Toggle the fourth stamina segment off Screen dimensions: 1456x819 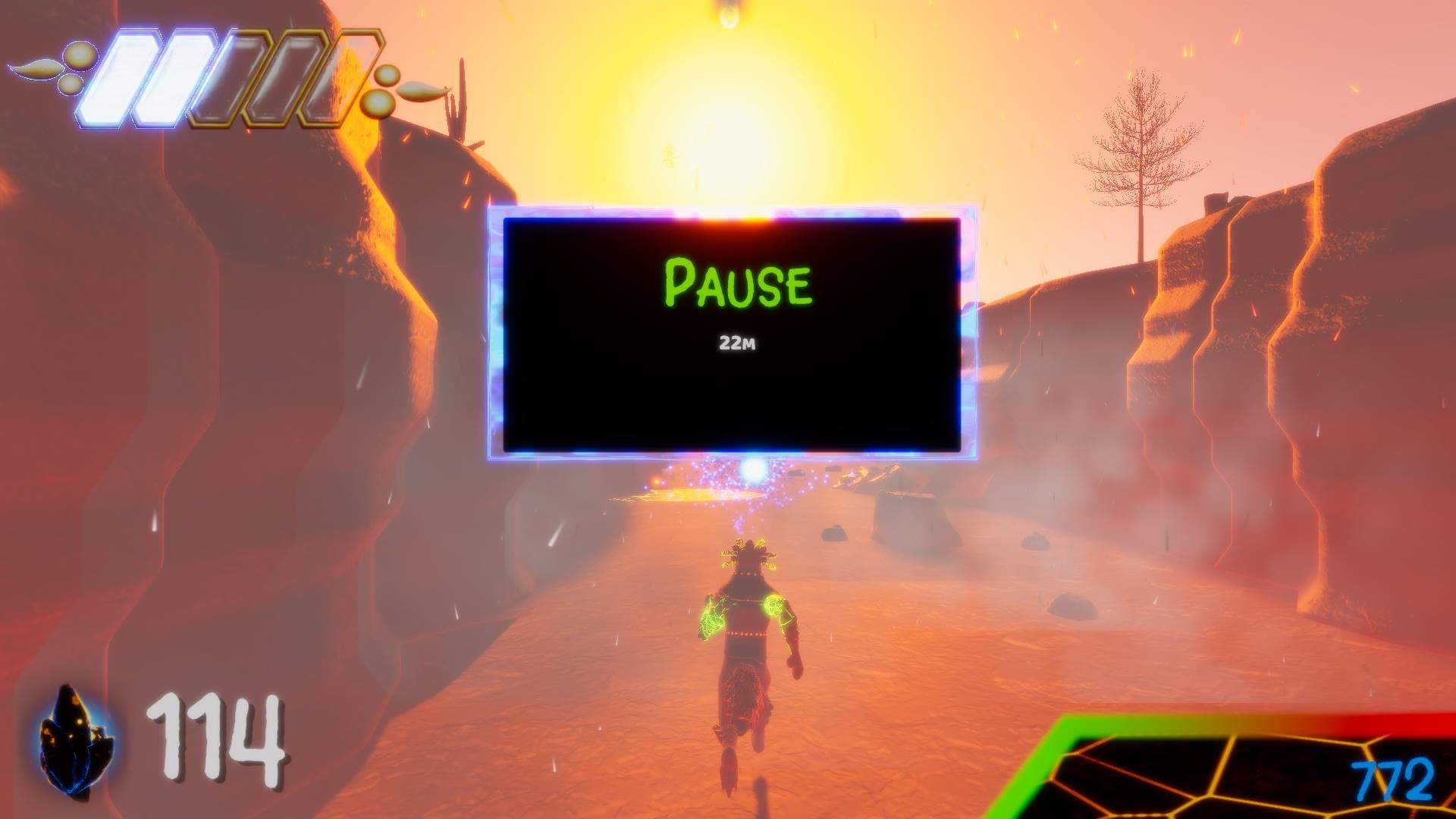click(281, 80)
